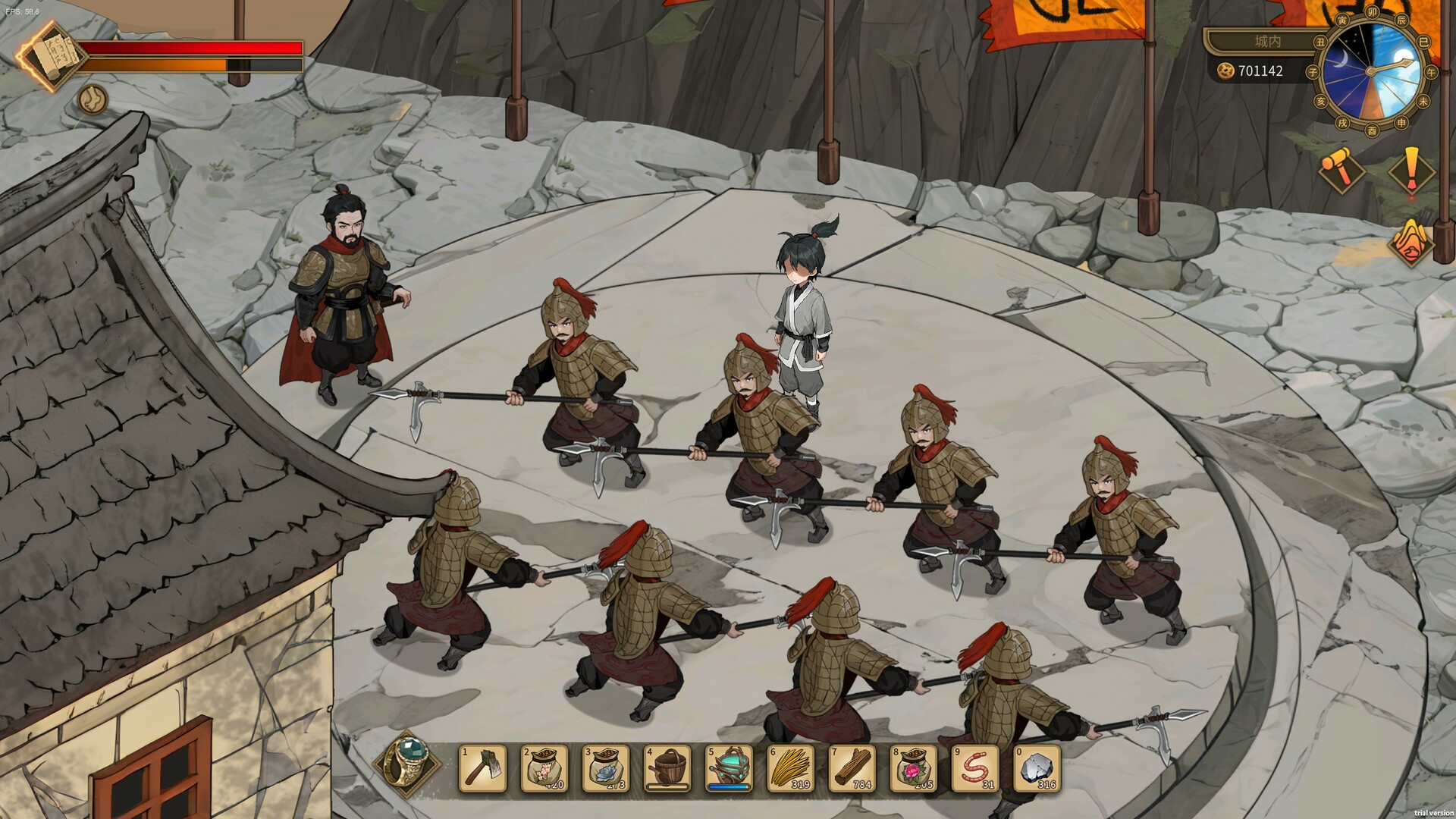Screen dimensions: 1456x819
Task: Open the scroll icon beside the health bar
Action: tap(50, 56)
